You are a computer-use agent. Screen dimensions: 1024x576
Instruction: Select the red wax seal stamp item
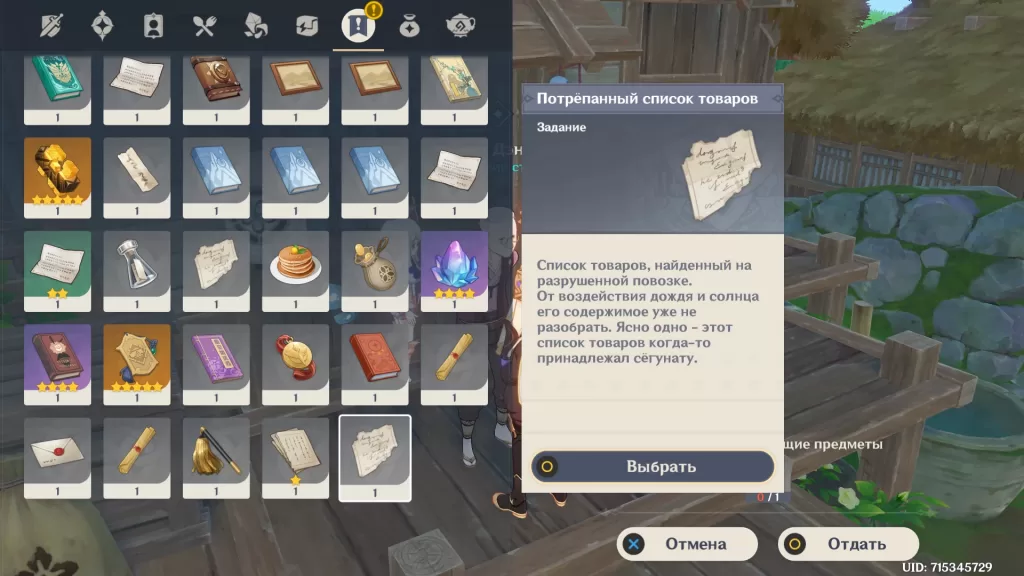pyautogui.click(x=295, y=357)
